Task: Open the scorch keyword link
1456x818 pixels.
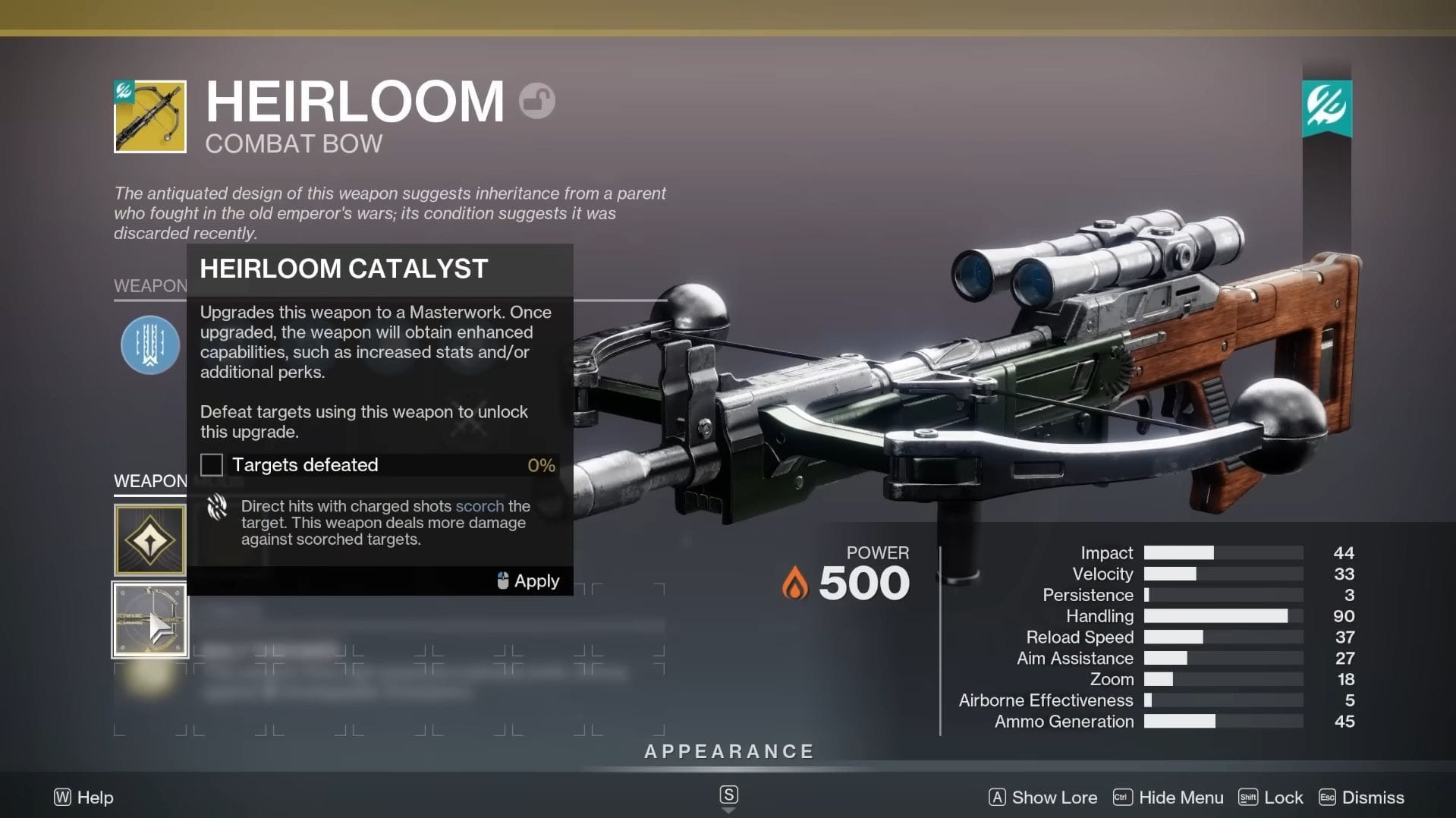Action: tap(479, 506)
